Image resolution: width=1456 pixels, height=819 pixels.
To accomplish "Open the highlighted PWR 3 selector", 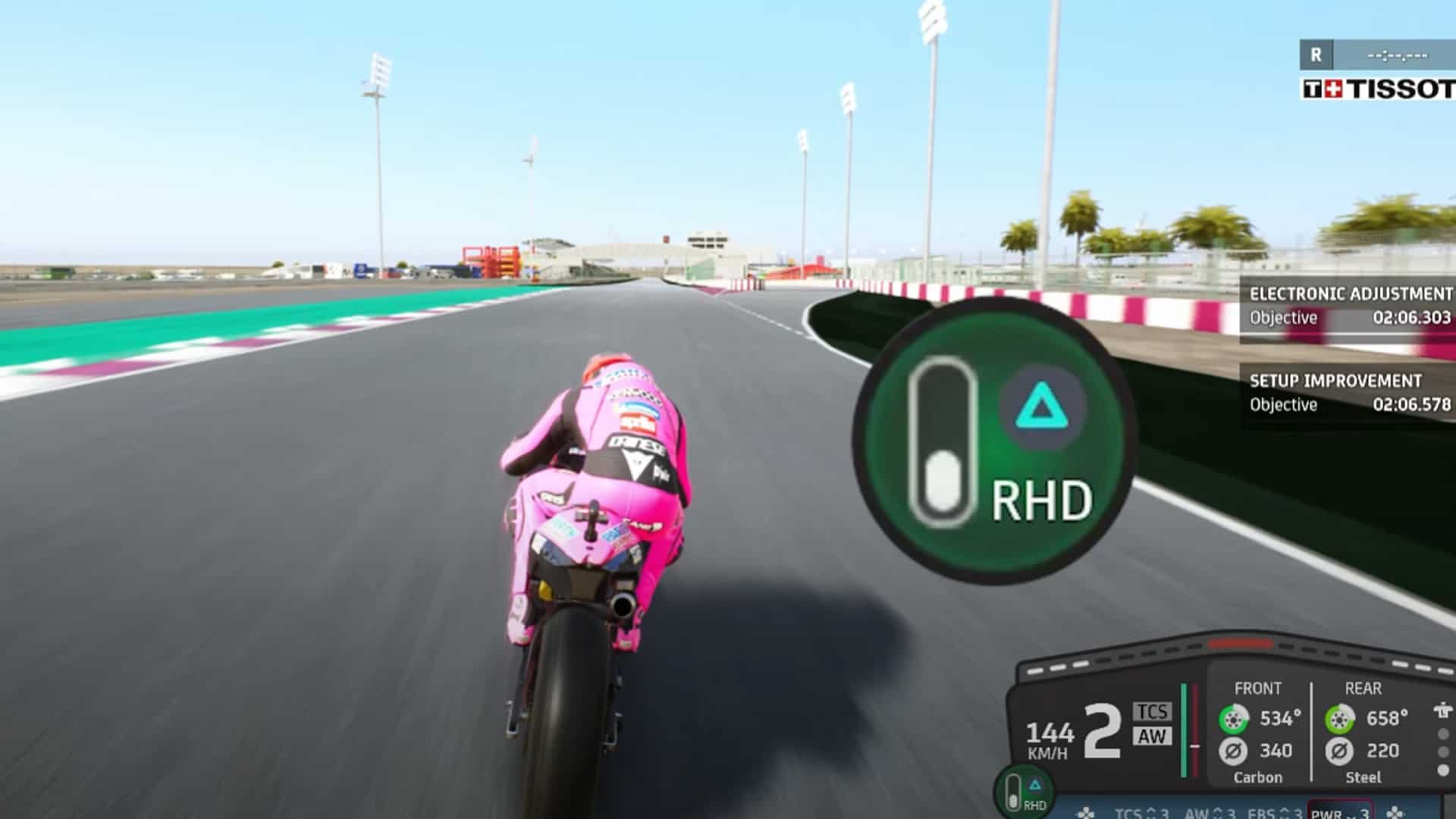I will point(1340,813).
